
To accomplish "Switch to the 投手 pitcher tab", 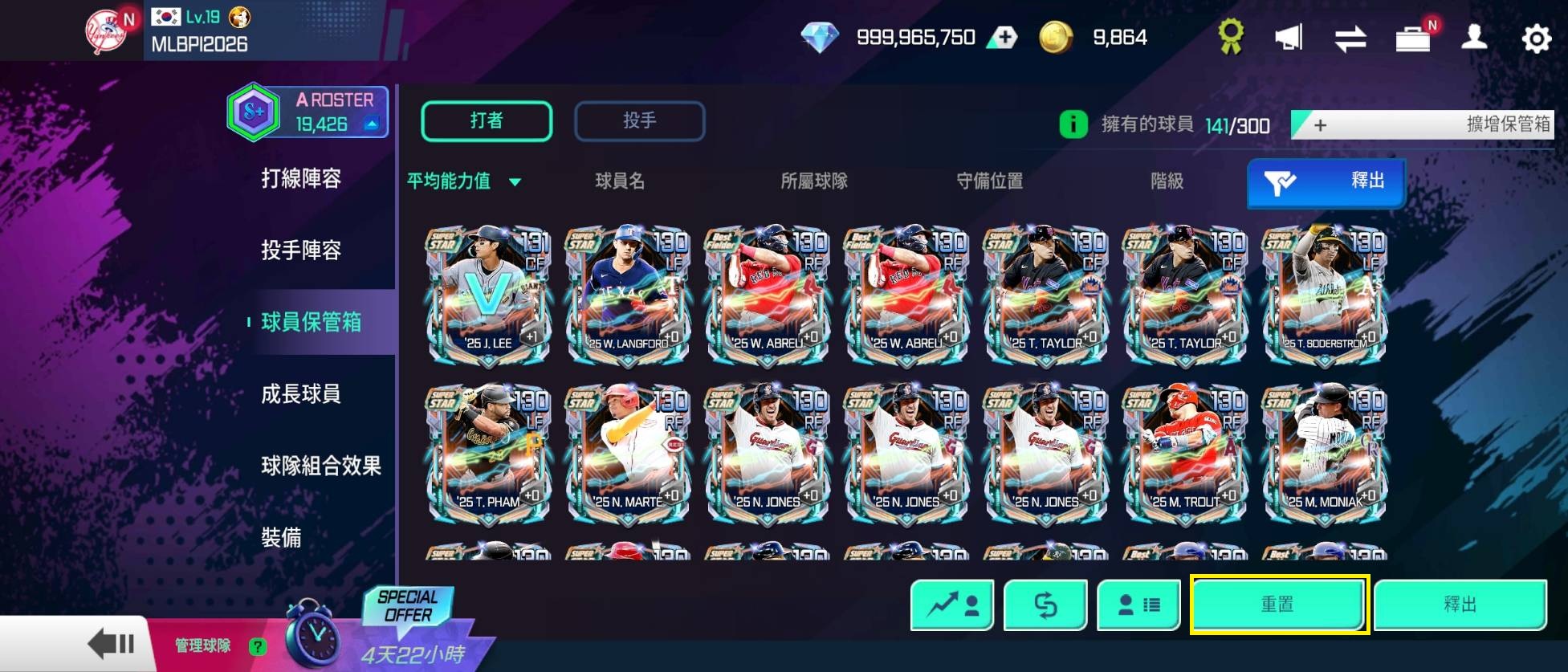I will pos(639,121).
